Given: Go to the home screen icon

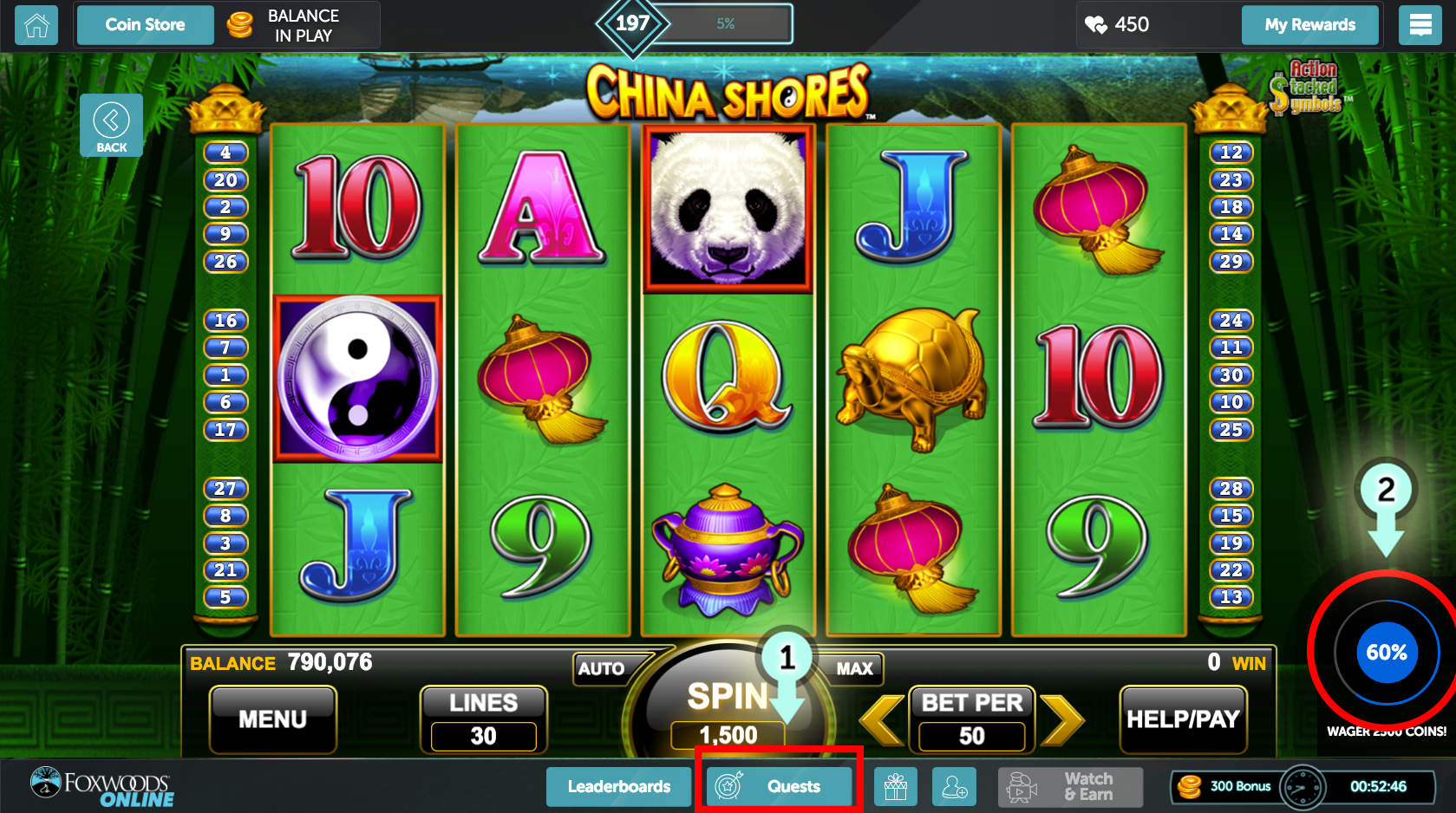Looking at the screenshot, I should coord(36,25).
